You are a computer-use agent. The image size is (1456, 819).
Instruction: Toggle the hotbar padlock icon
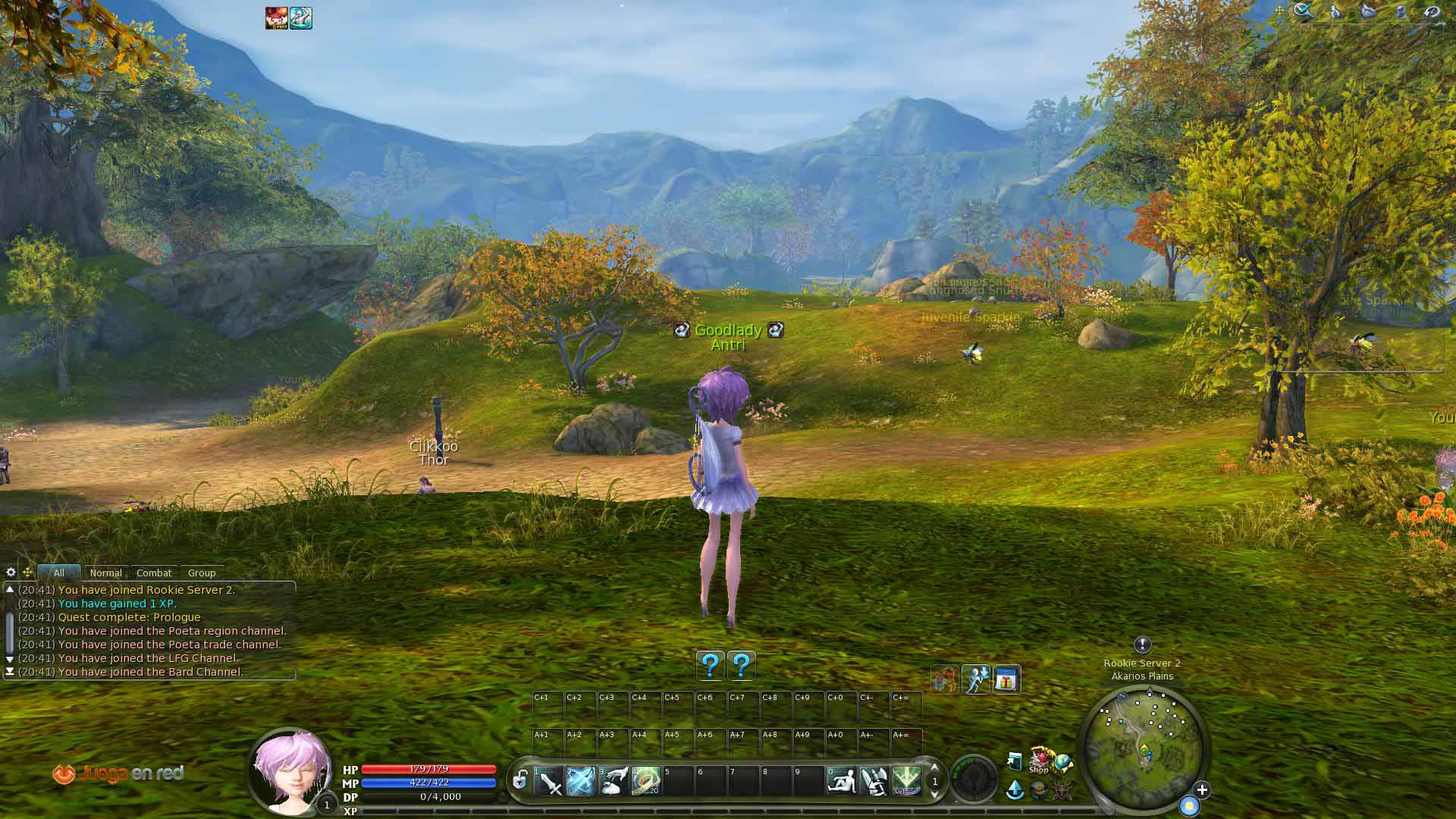coord(520,780)
